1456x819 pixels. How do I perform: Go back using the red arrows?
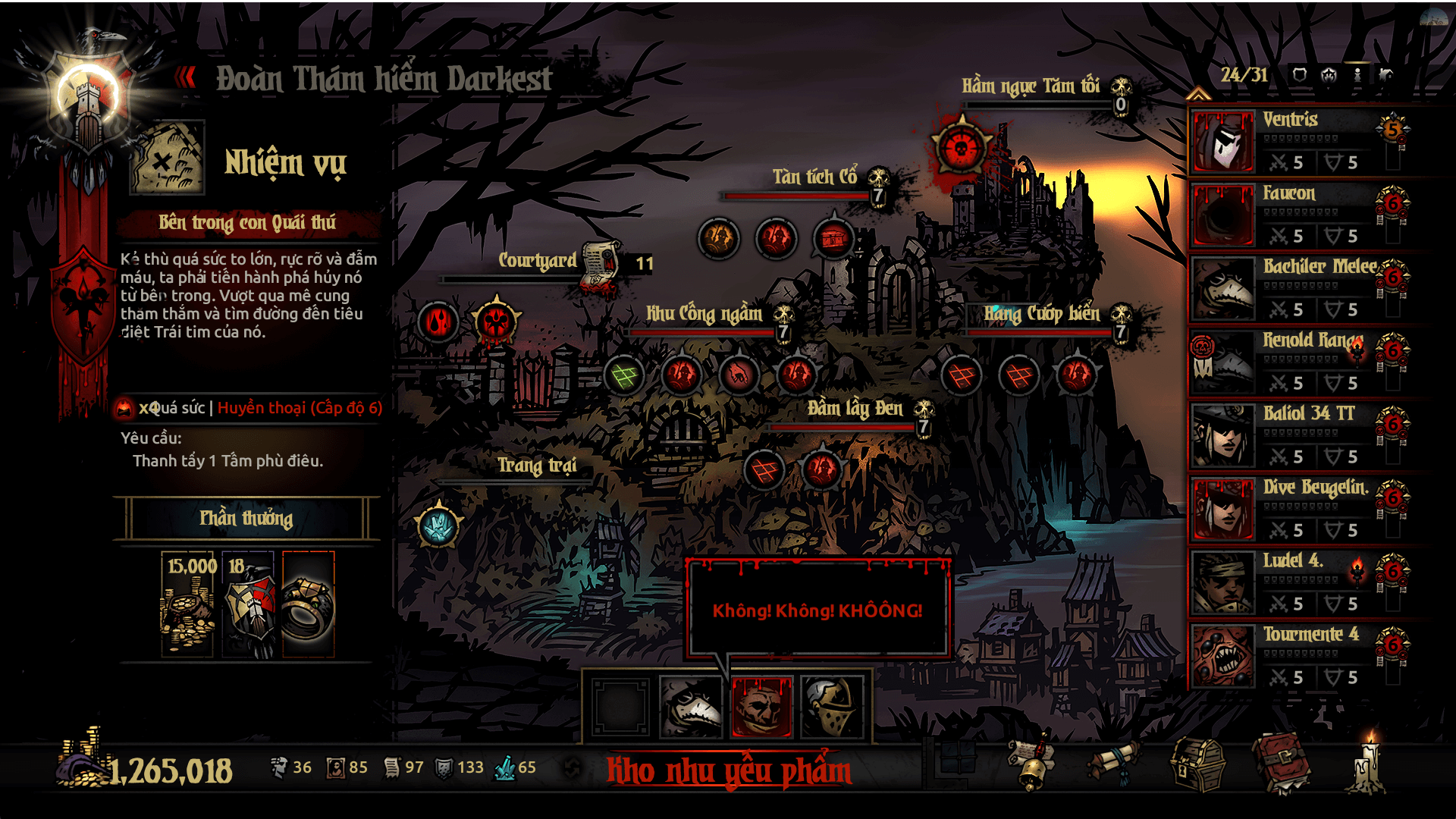click(185, 77)
